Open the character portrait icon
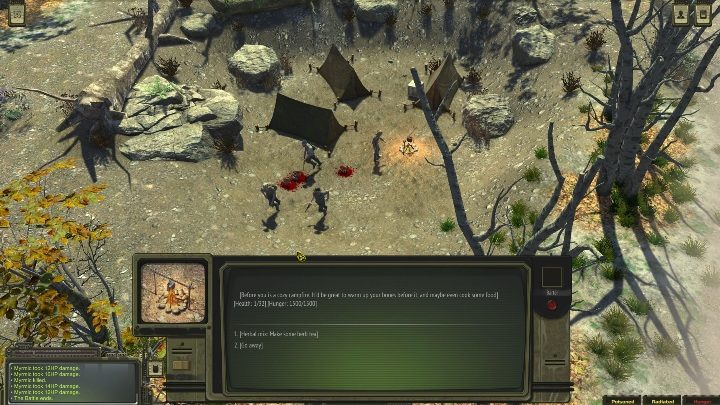The height and width of the screenshot is (405, 720). (680, 14)
